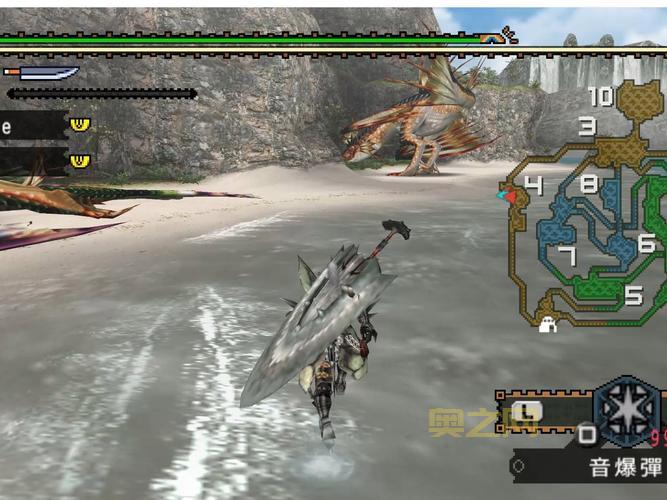Click the weapon sharpness blade icon

[x=43, y=72]
